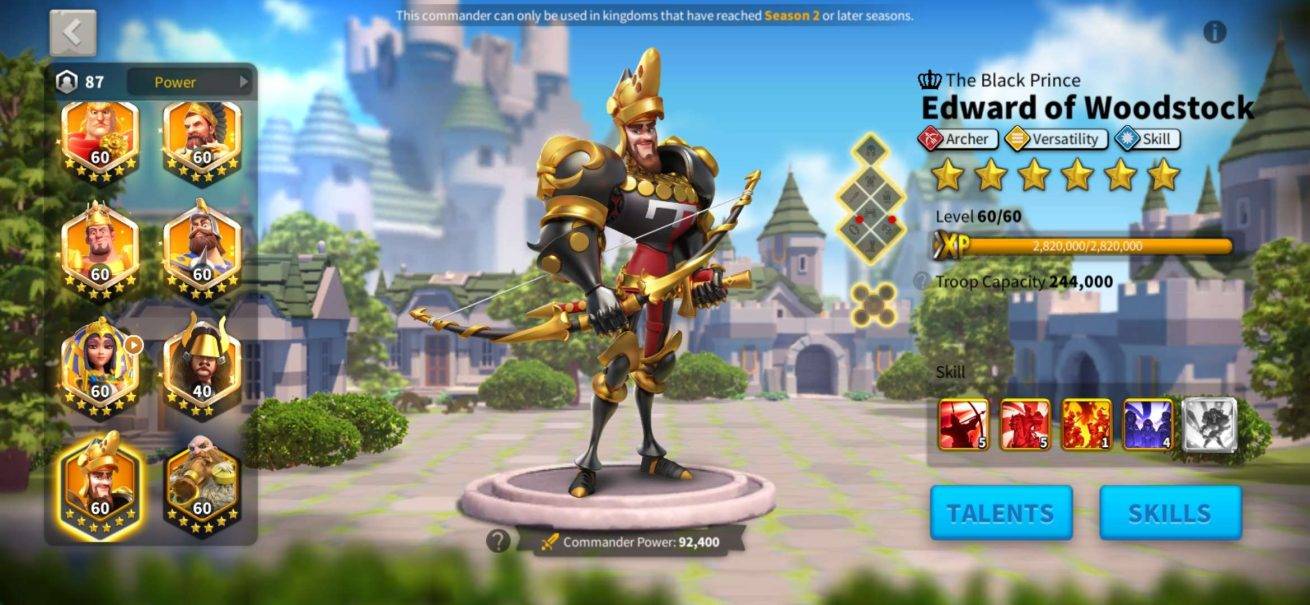
Task: Select the red-caped blond commander portrait
Action: (100, 142)
